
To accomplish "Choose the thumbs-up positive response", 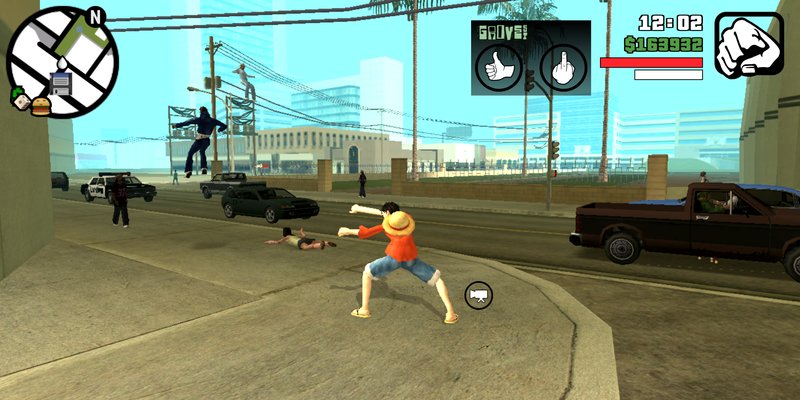I will [497, 68].
